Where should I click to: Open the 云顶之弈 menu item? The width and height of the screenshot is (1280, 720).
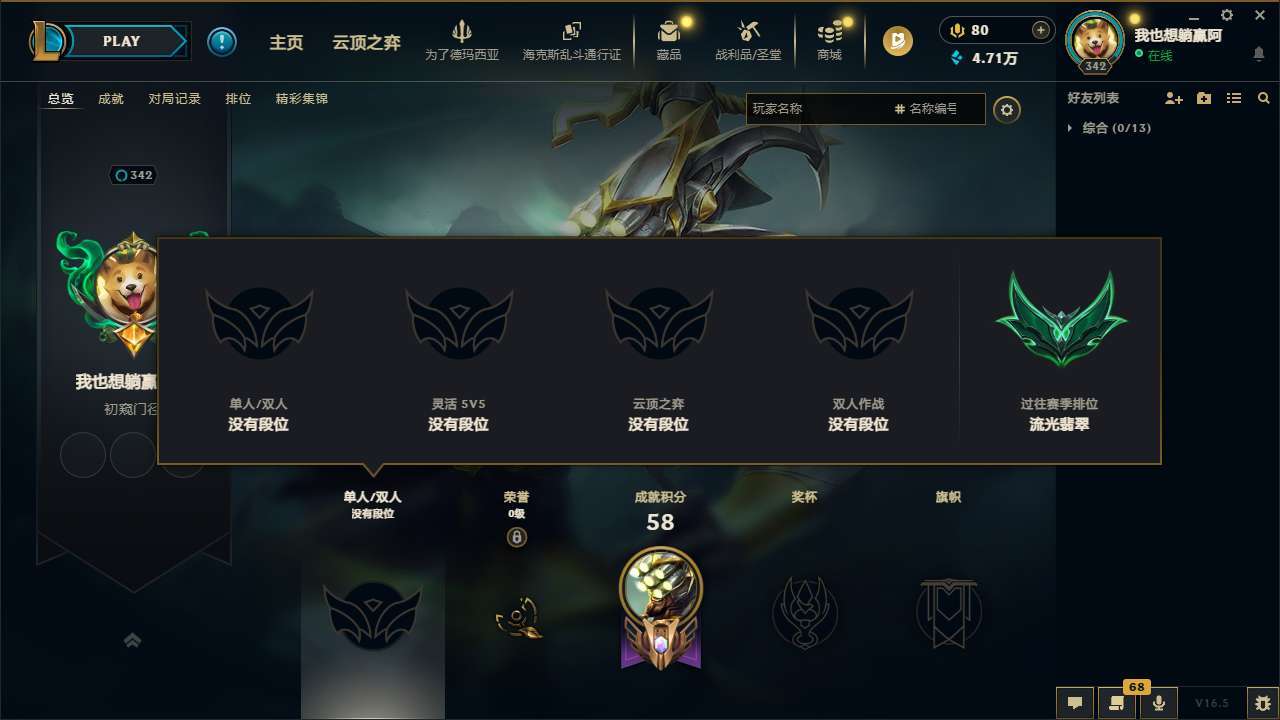[367, 42]
